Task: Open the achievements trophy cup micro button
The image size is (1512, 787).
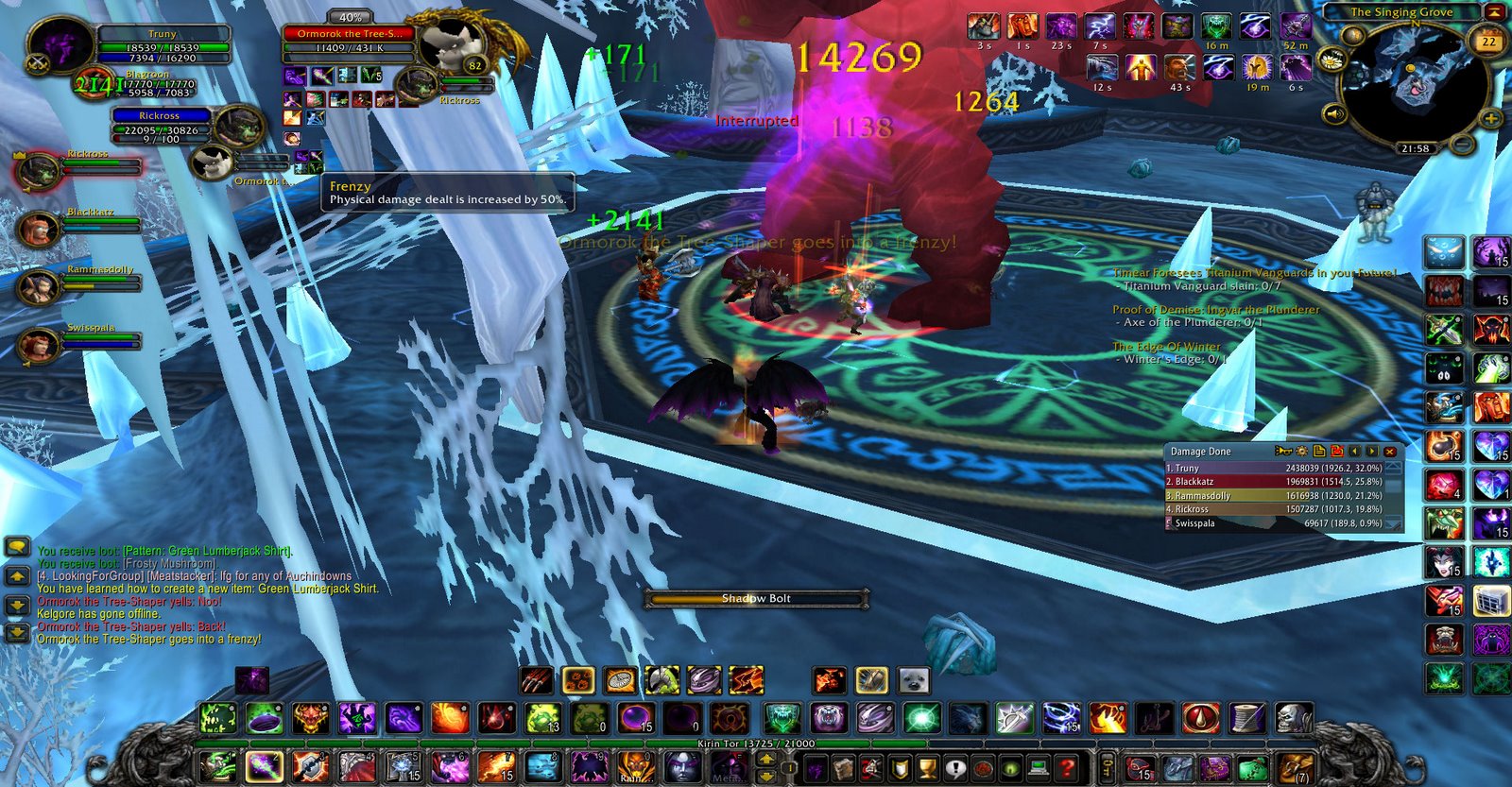Action: [927, 768]
